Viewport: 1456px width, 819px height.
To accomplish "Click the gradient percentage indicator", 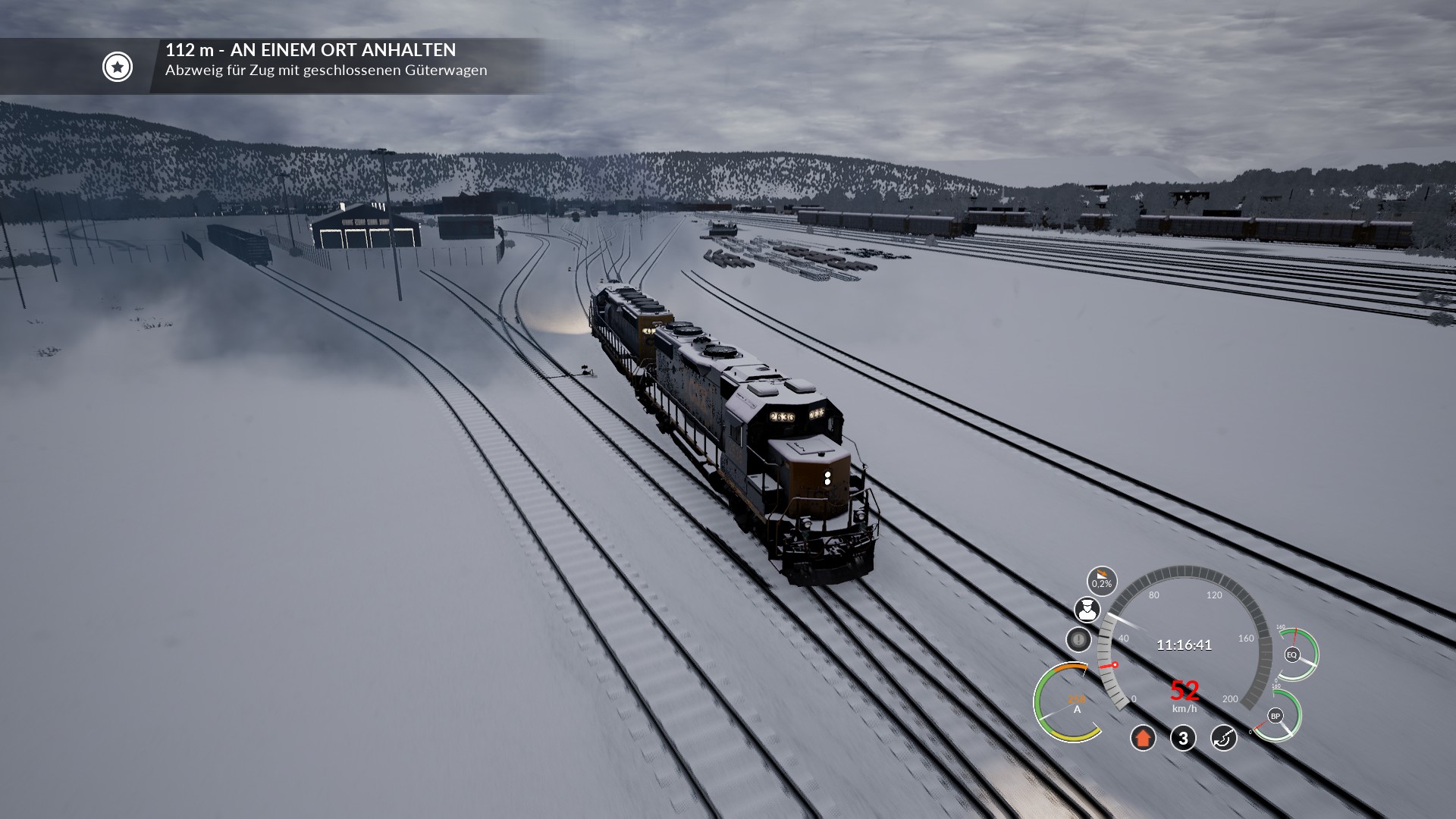I will click(1101, 582).
